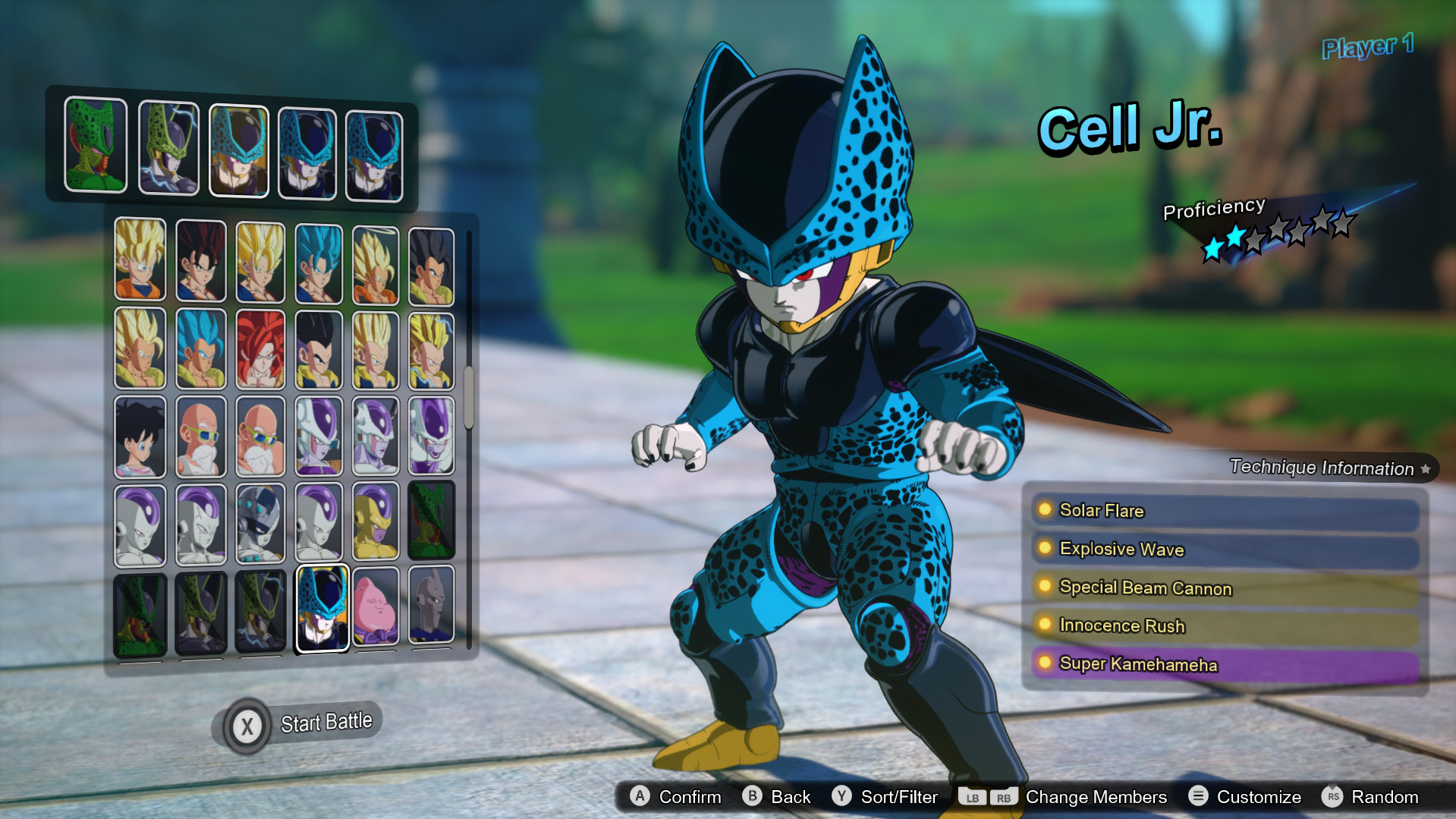Pick Videl's portrait in the character grid
Image resolution: width=1456 pixels, height=819 pixels.
(140, 437)
